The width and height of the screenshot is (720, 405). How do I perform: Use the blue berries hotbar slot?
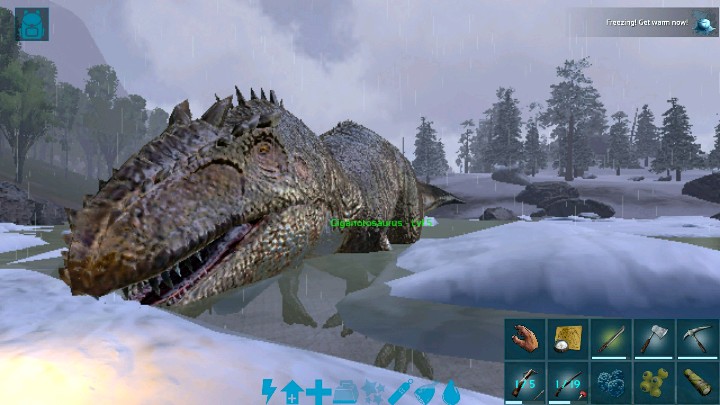(x=610, y=382)
